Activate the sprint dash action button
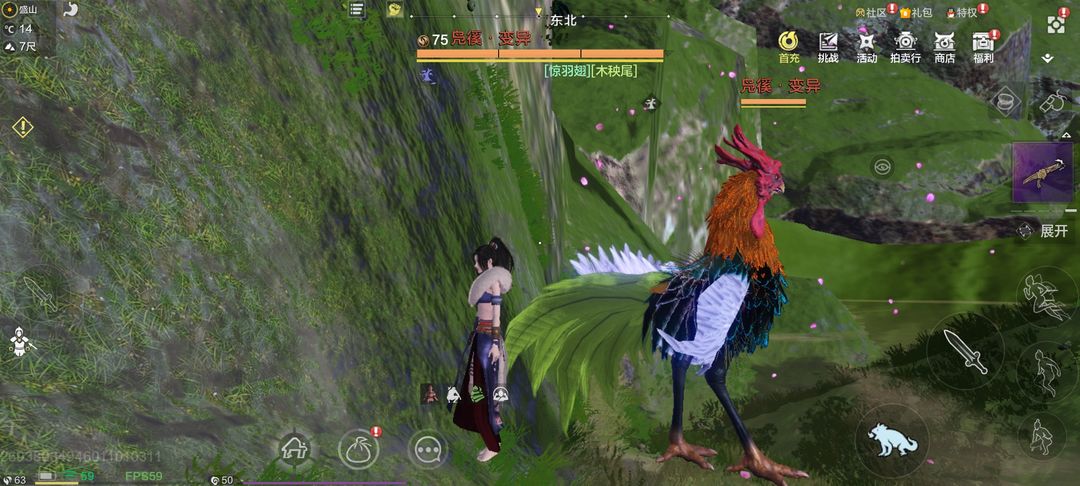The width and height of the screenshot is (1080, 486). click(x=1044, y=296)
